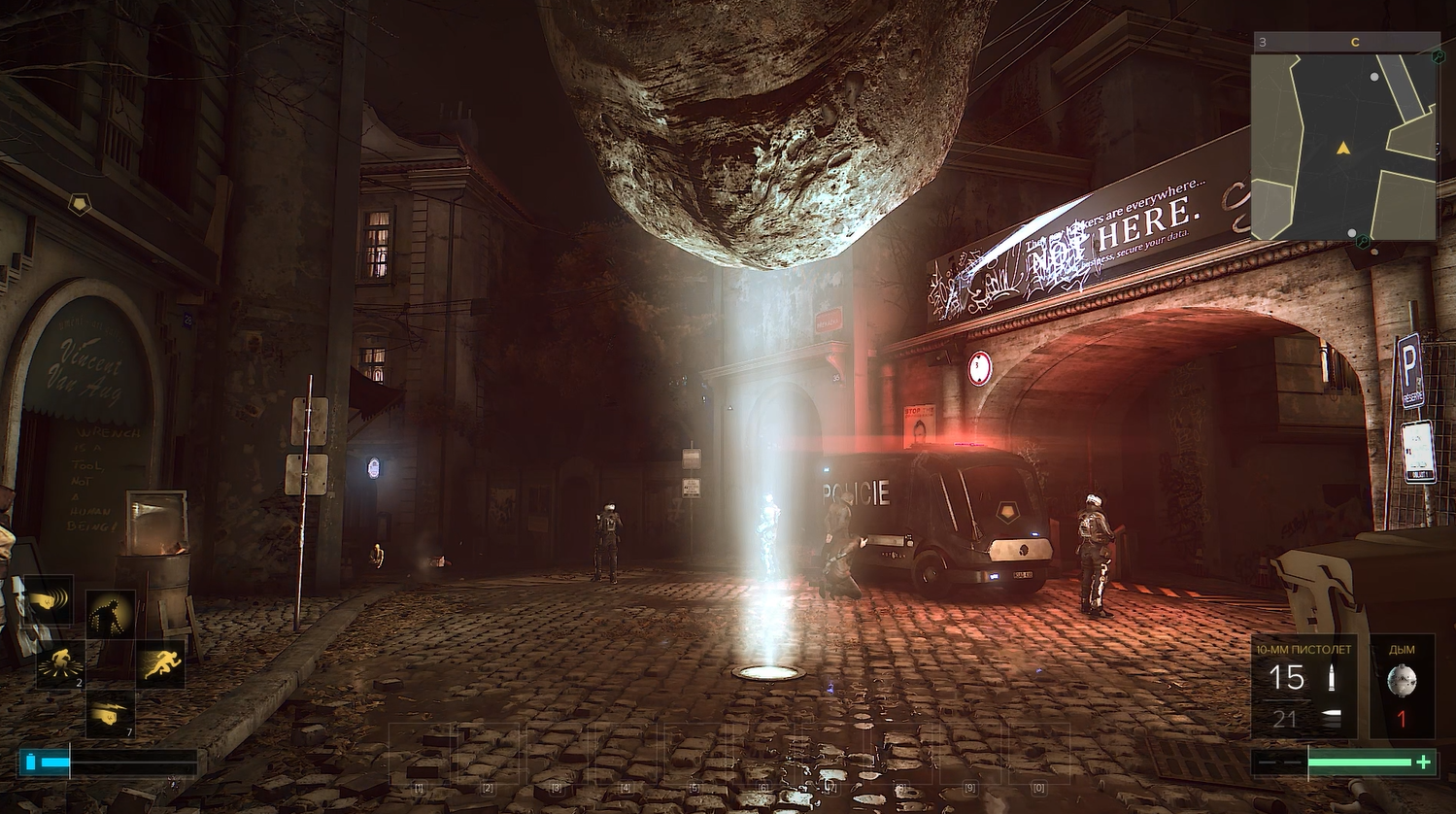Select the fist with lightning bolt augmentation
Viewport: 1456px width, 814px height.
pos(110,715)
